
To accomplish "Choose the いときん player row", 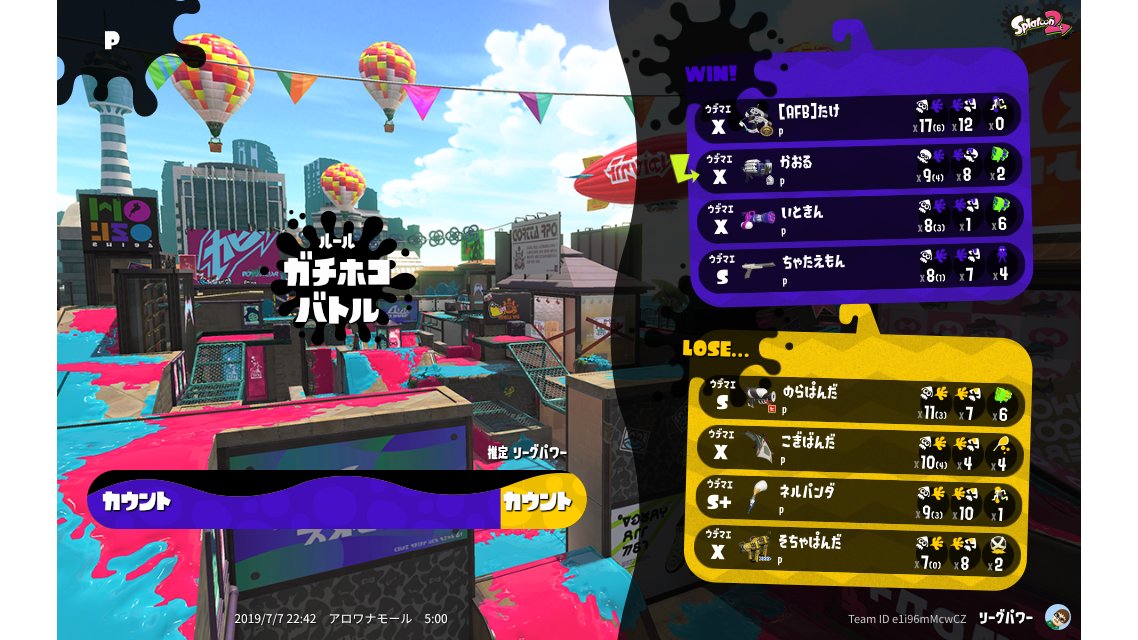I will (x=860, y=218).
